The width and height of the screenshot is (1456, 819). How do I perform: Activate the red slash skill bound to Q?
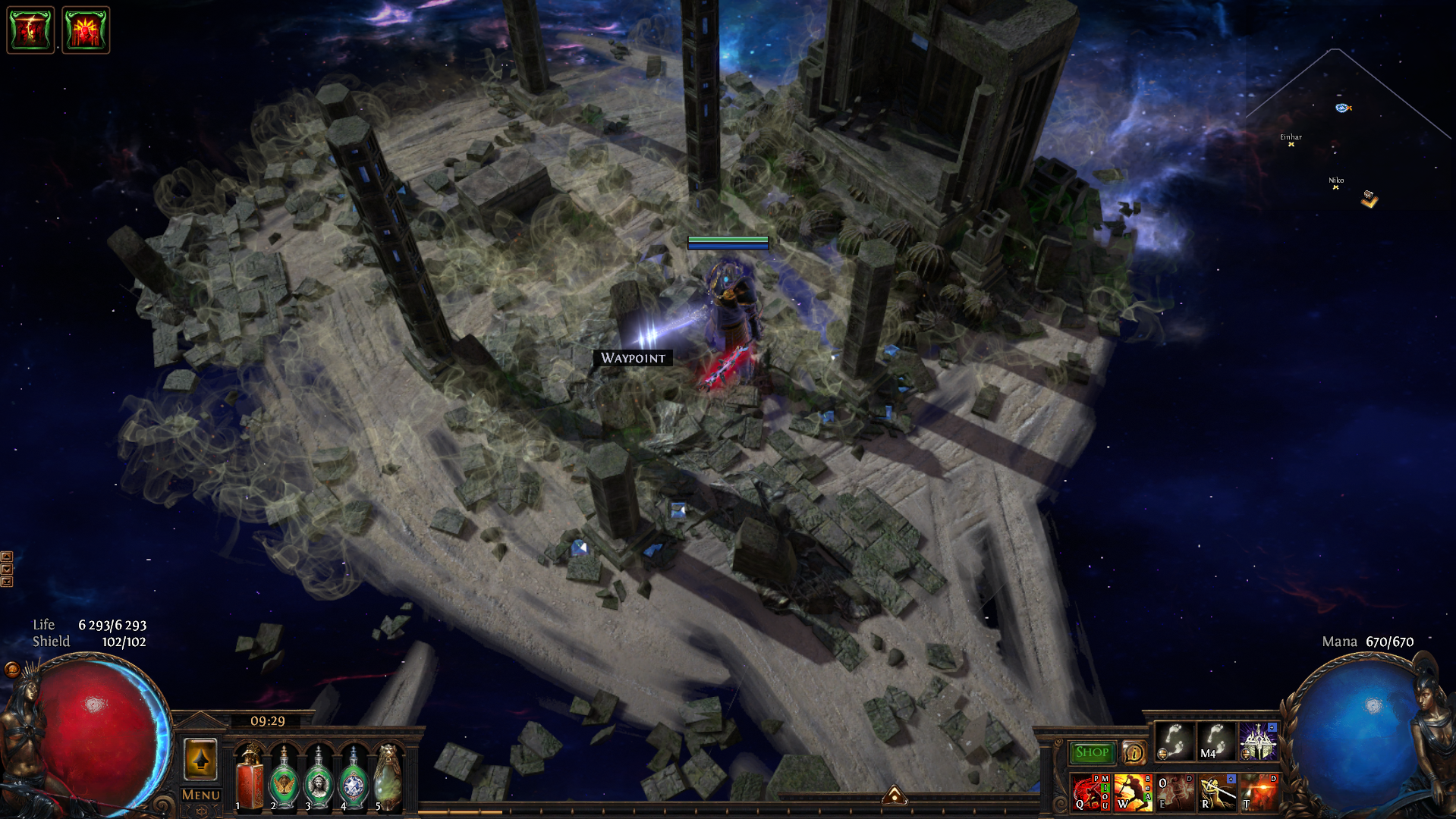tap(1090, 792)
